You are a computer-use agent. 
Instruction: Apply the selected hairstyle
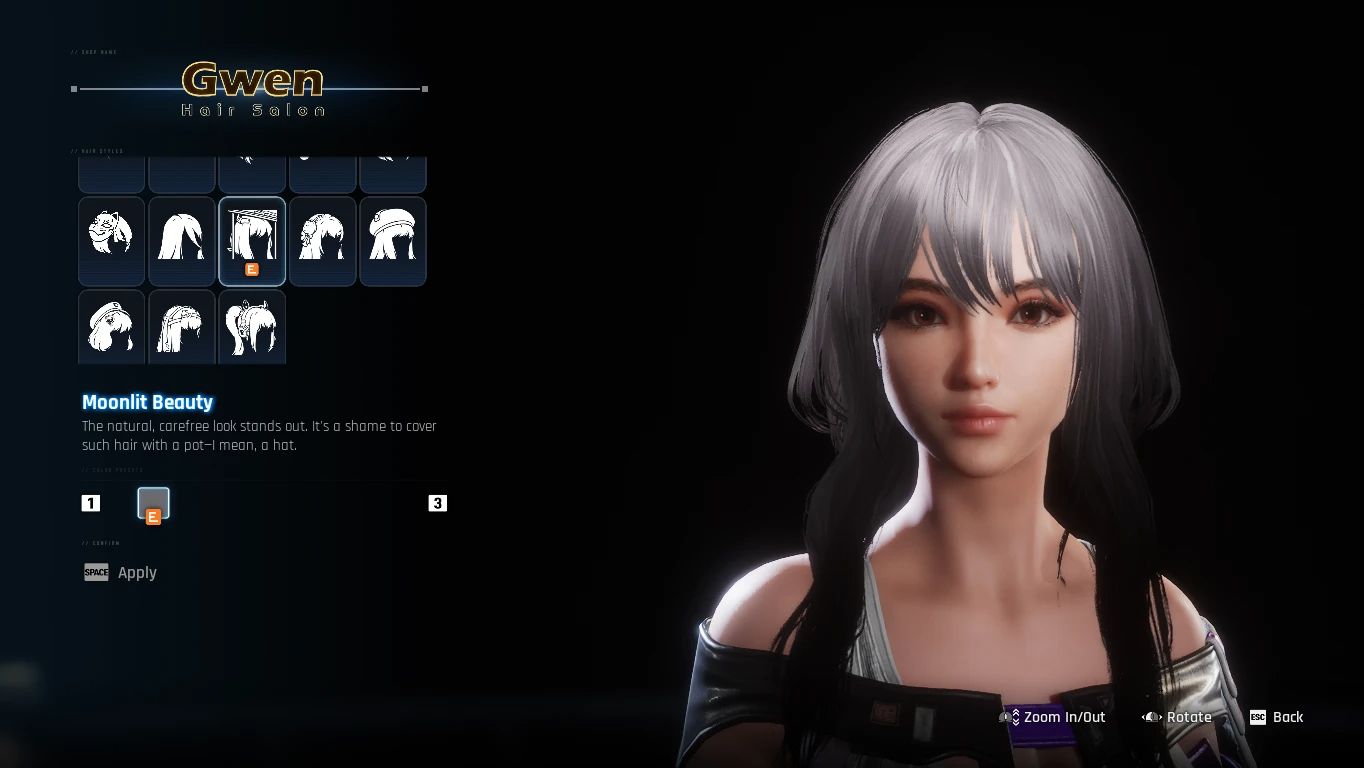137,572
